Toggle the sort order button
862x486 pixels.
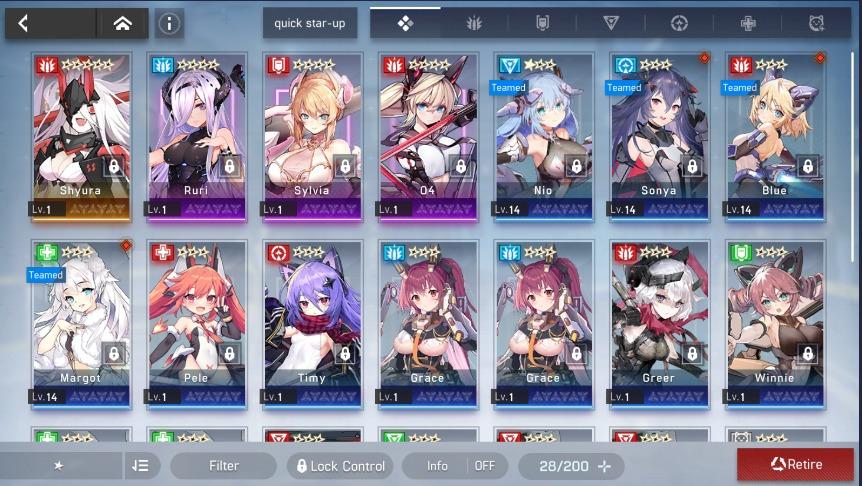[140, 466]
